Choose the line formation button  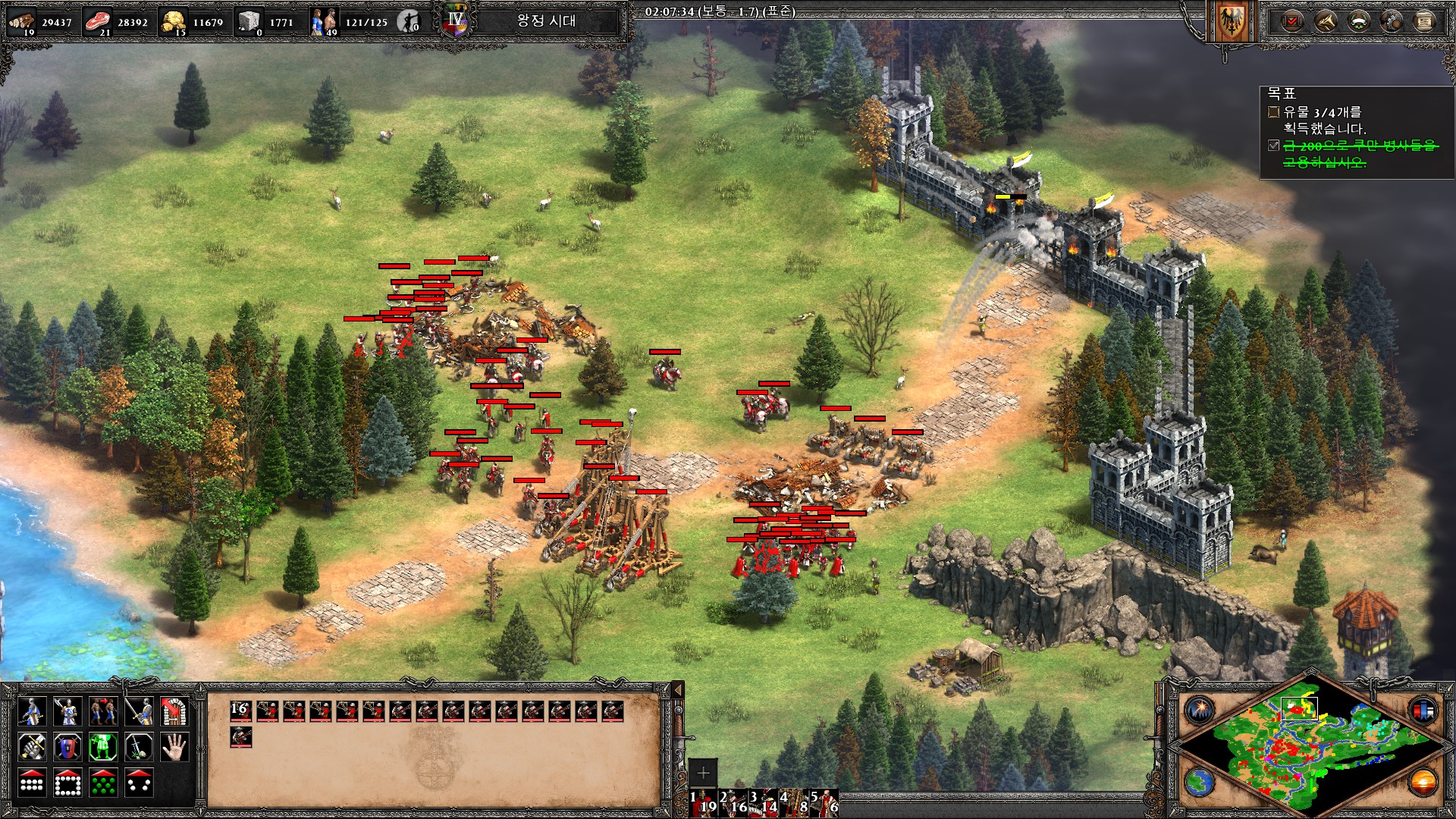click(x=31, y=783)
